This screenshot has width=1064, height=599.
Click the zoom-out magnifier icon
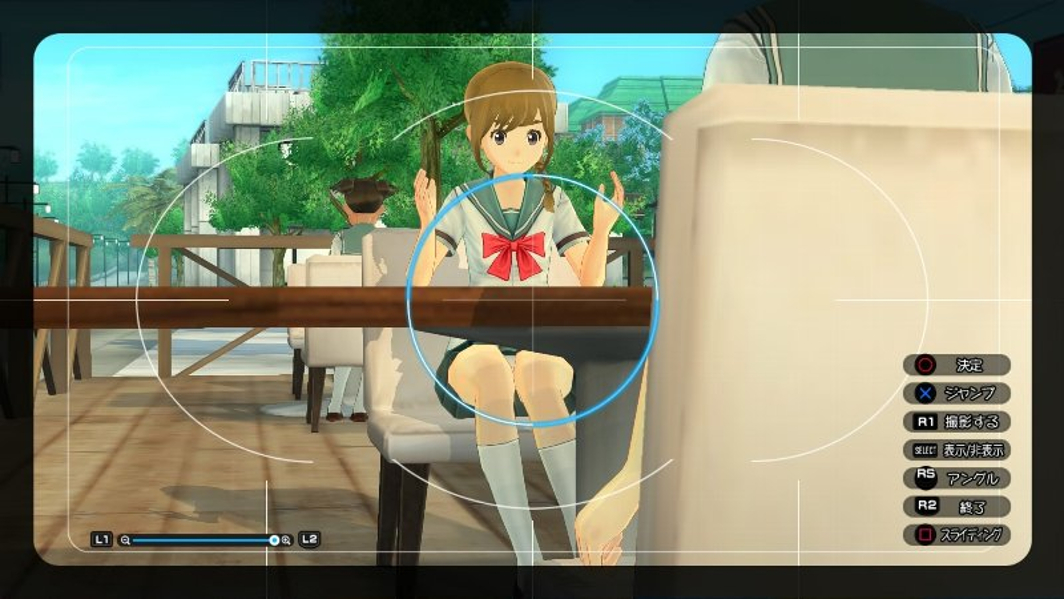point(125,540)
